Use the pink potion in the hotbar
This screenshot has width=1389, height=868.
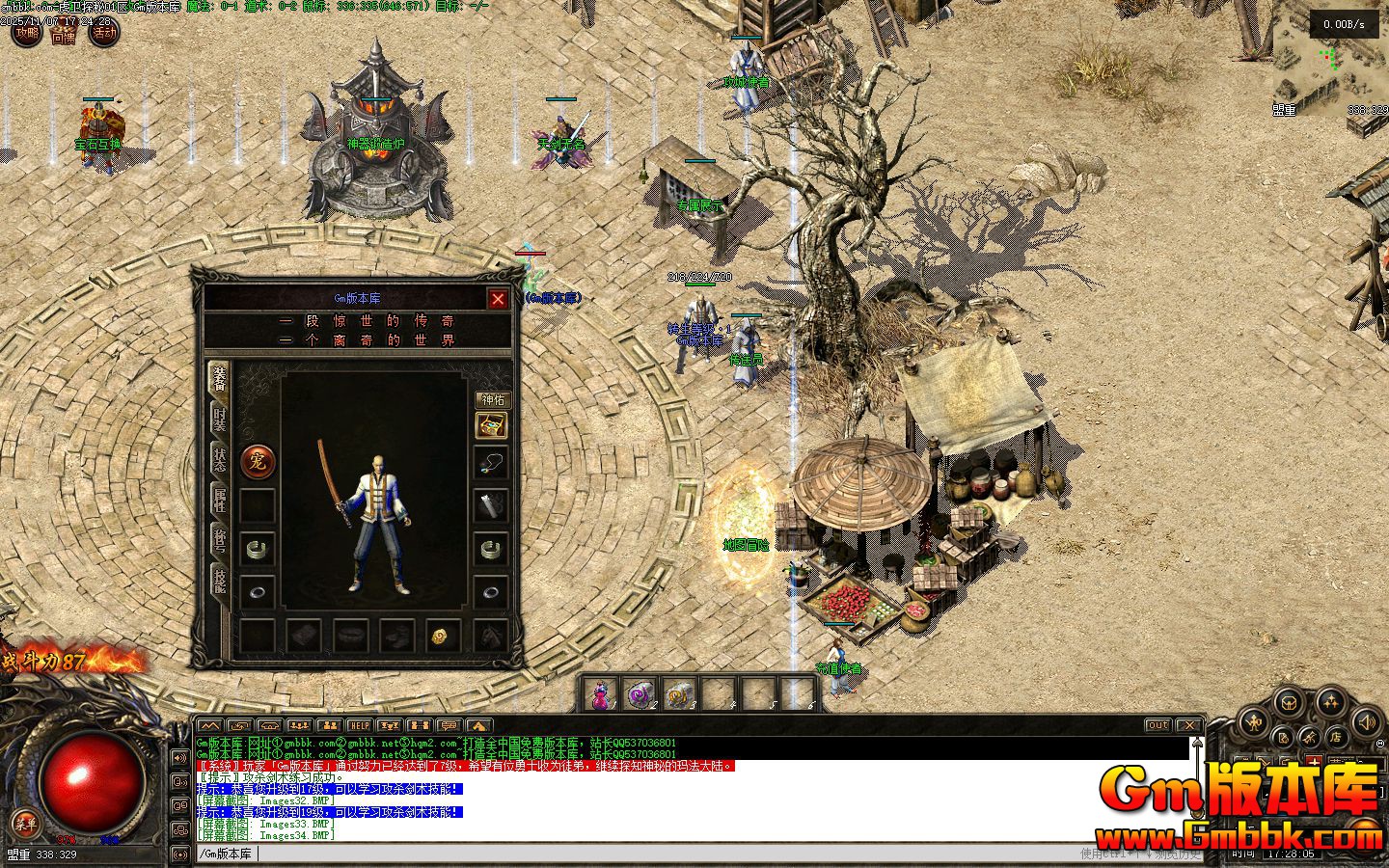pos(602,694)
